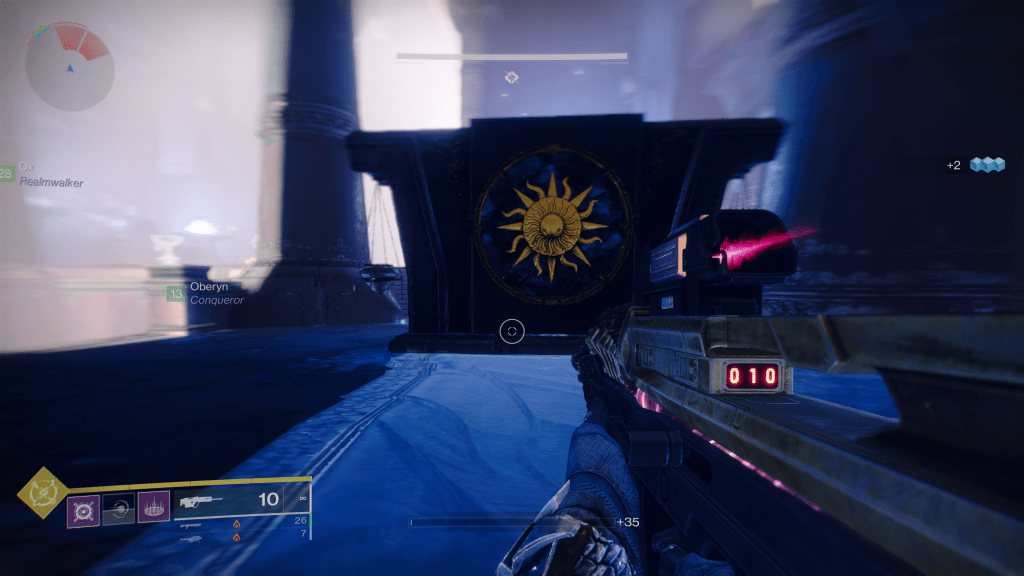The width and height of the screenshot is (1024, 576).
Task: Switch to the weapon with 7 ammo
Action: (240, 537)
